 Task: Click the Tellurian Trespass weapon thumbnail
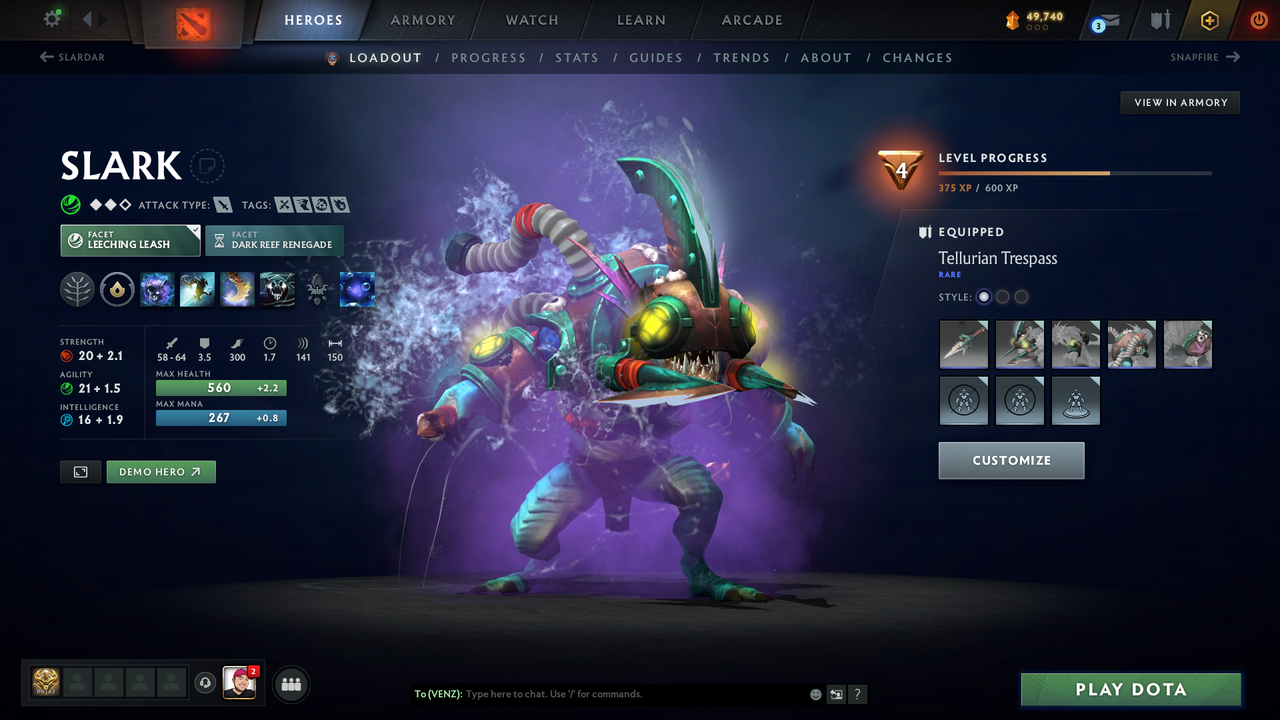click(963, 344)
